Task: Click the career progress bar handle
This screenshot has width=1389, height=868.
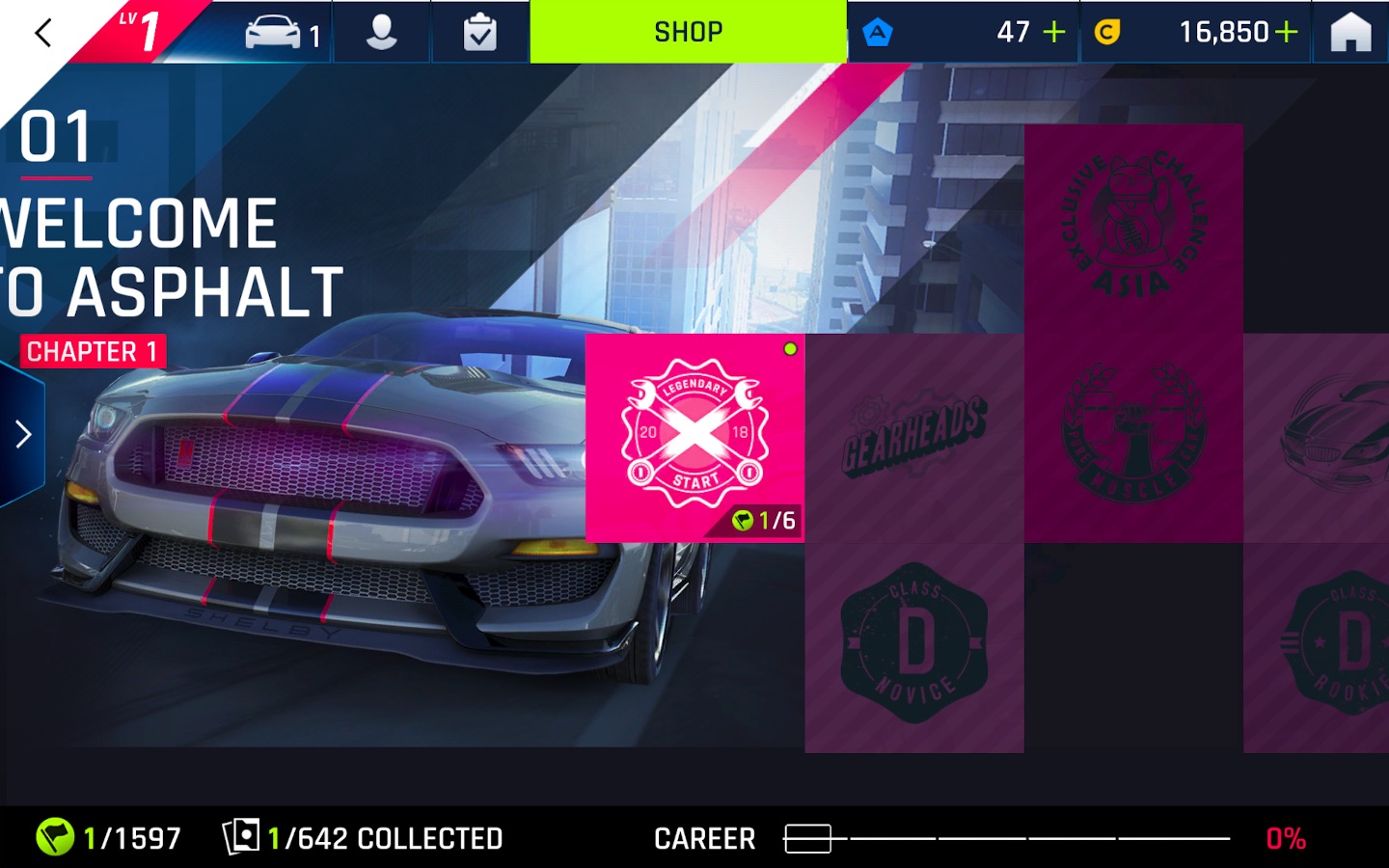Action: 807,838
